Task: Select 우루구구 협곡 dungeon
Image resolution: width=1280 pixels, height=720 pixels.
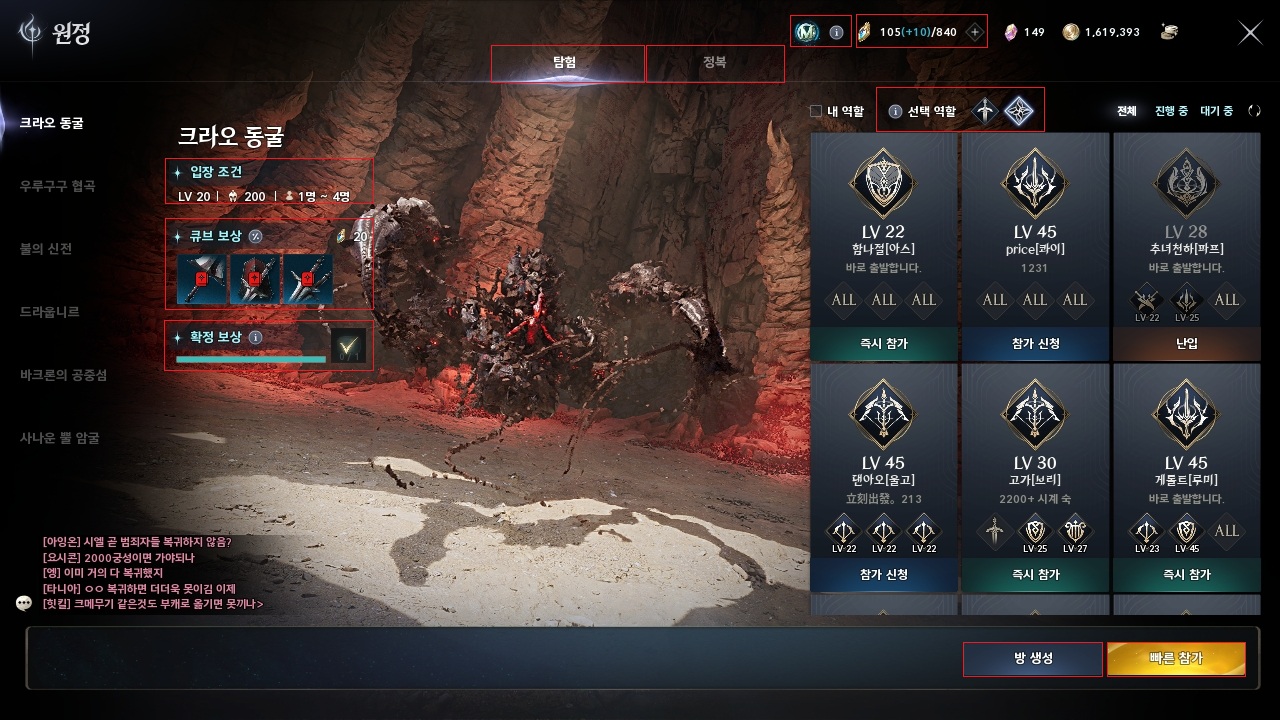Action: click(58, 186)
